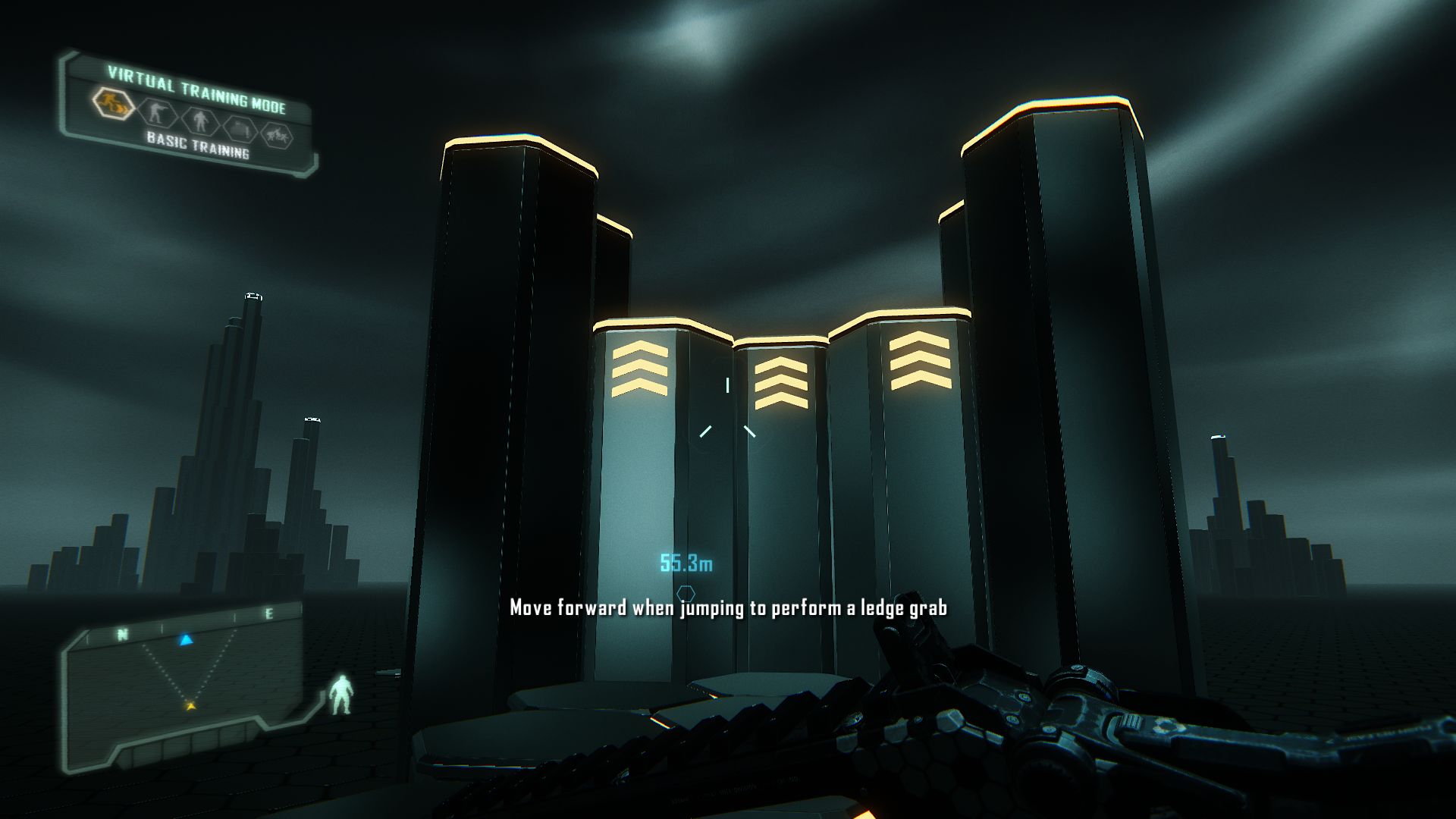Click the nanosuit stance silhouette icon
Image resolution: width=1456 pixels, height=819 pixels.
[340, 694]
